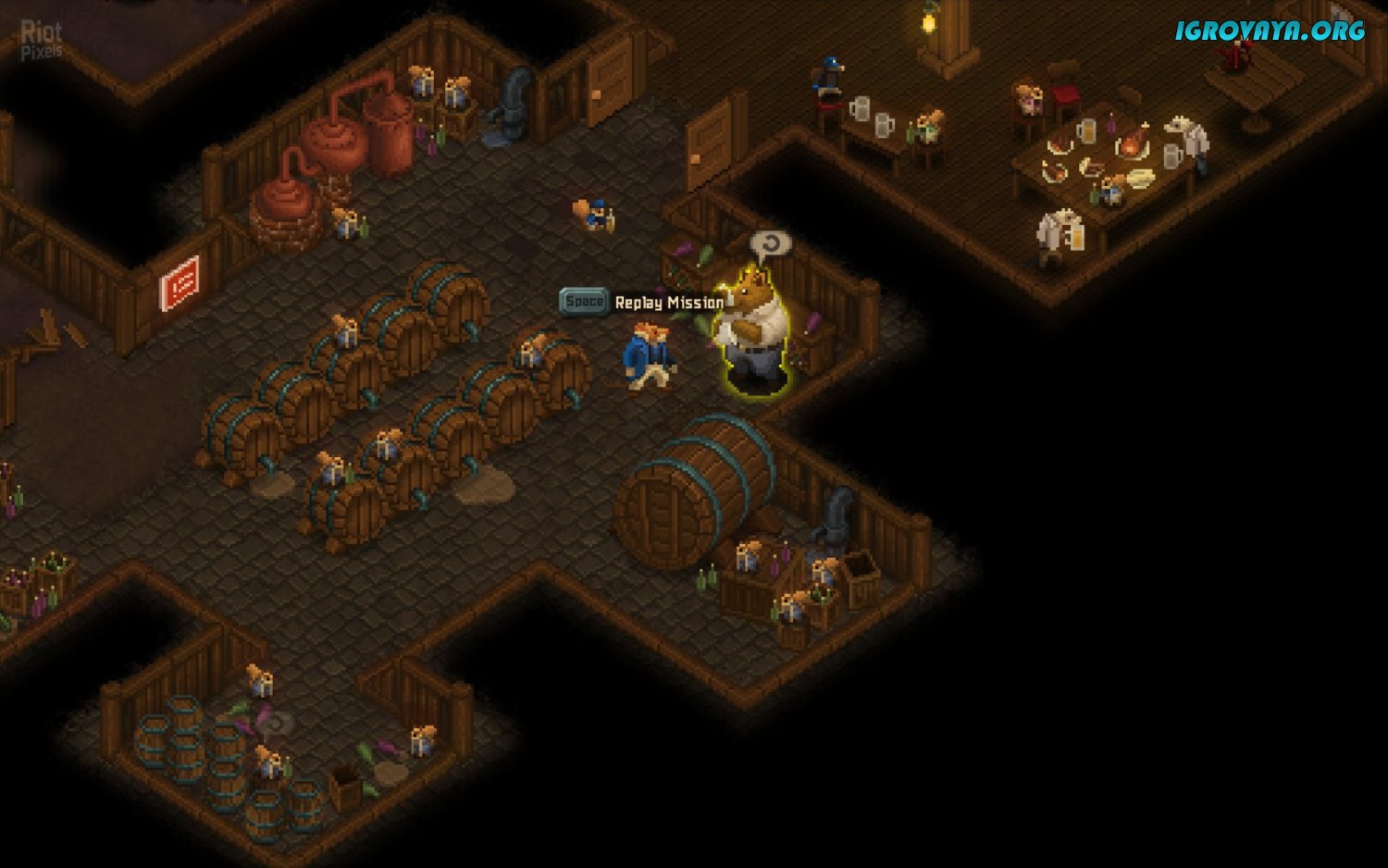Click the replay arrow bubble above the innkeeper
Viewport: 1388px width, 868px height.
point(770,244)
